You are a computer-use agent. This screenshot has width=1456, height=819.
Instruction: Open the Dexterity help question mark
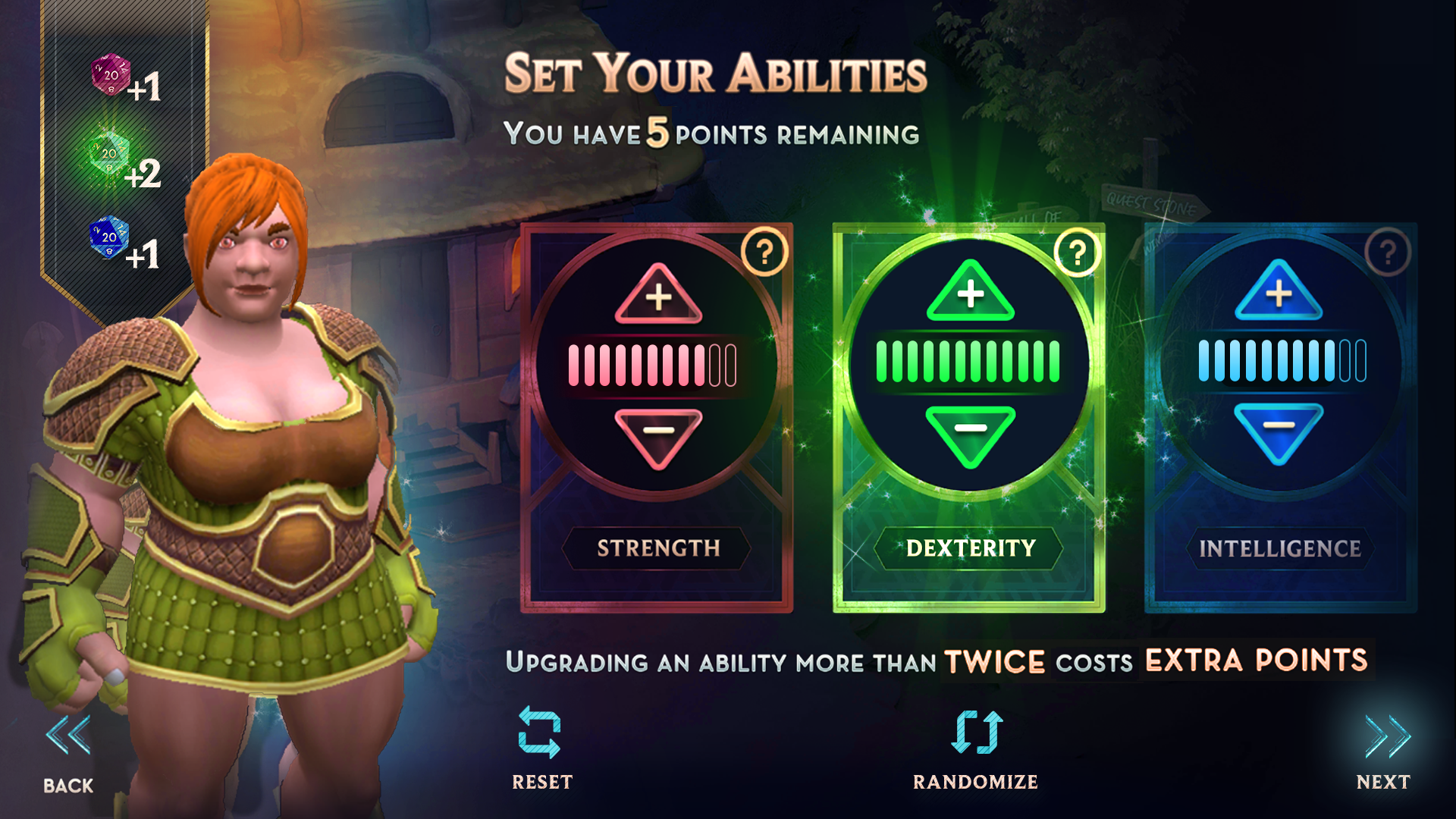click(1076, 250)
